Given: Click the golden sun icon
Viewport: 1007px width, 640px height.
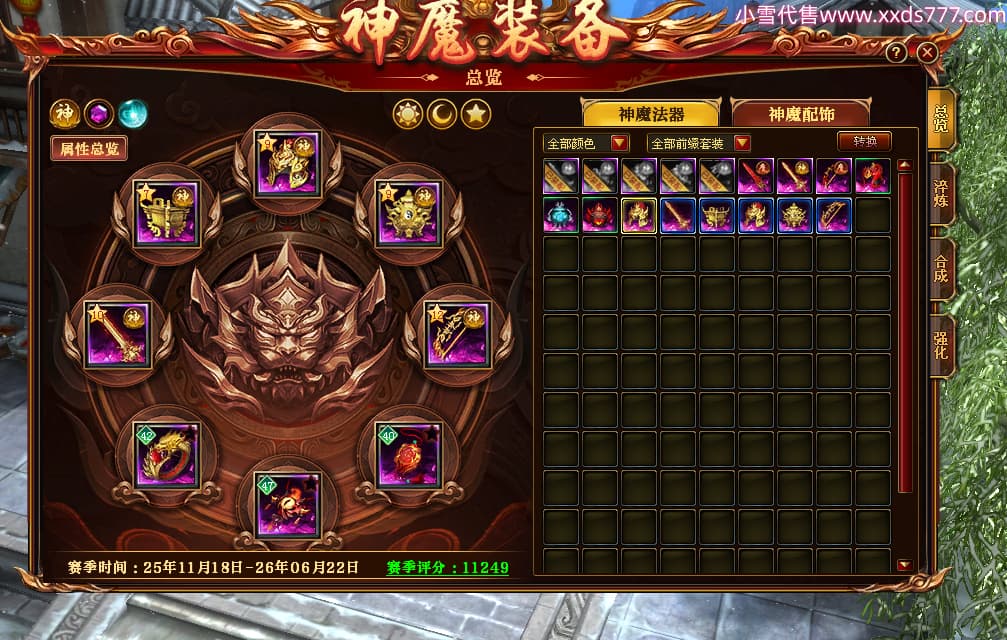Looking at the screenshot, I should tap(408, 115).
